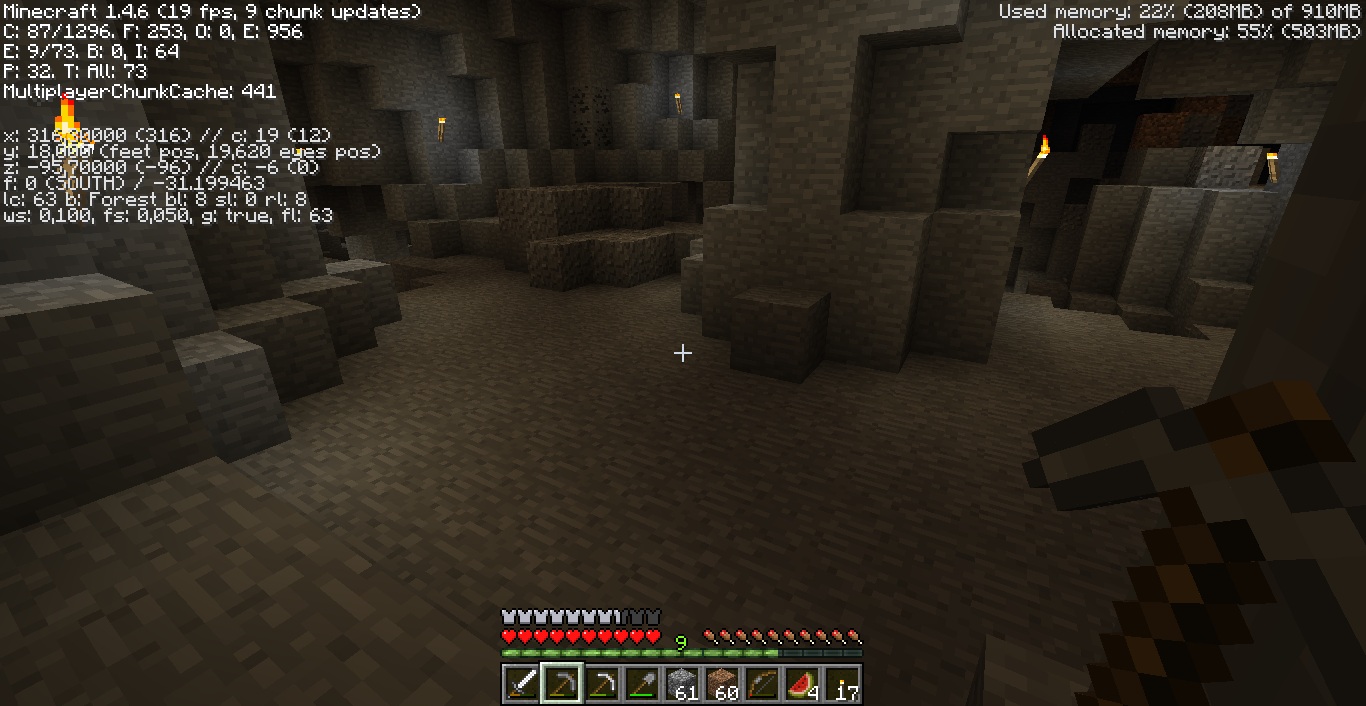Viewport: 1366px width, 706px height.
Task: Select the cobblestone stack of 61
Action: click(x=682, y=685)
